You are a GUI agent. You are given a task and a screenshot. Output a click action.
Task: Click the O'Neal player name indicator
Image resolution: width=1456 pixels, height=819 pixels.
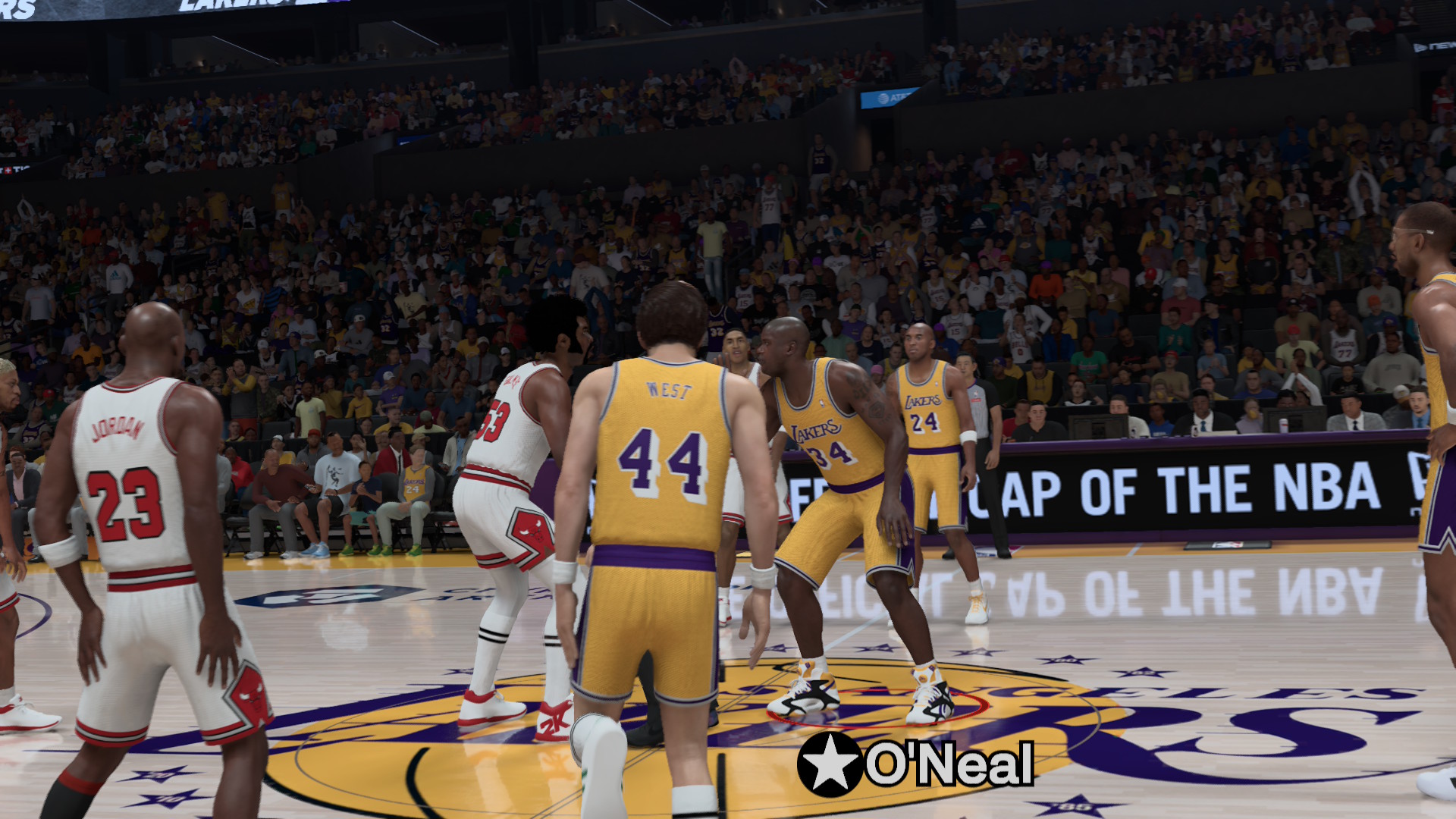click(916, 764)
